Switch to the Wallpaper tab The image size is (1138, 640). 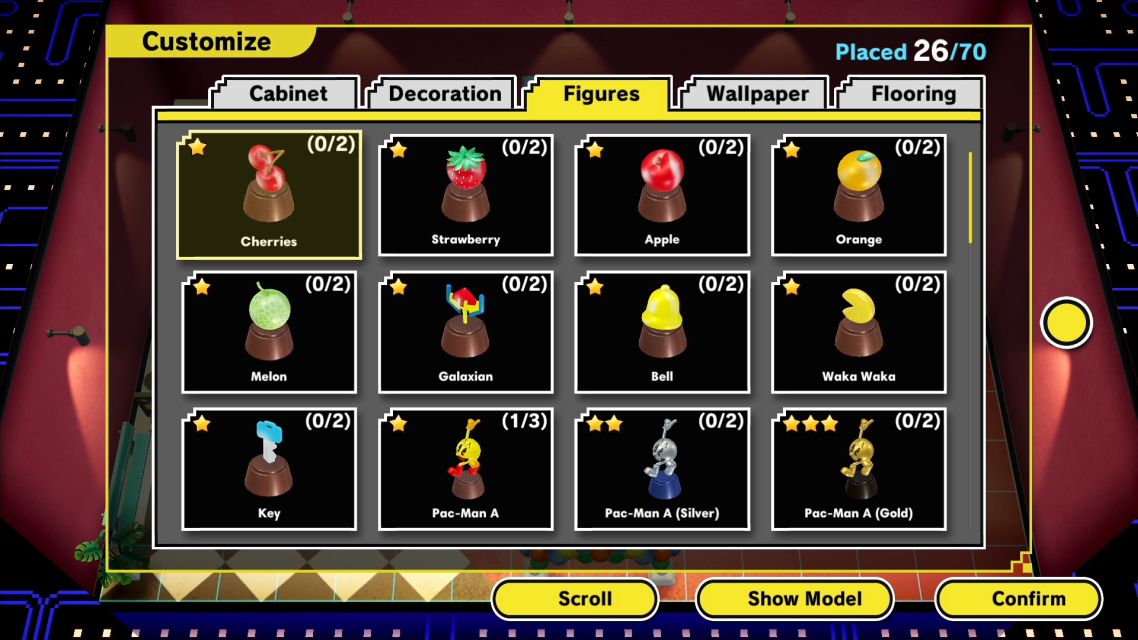[758, 94]
